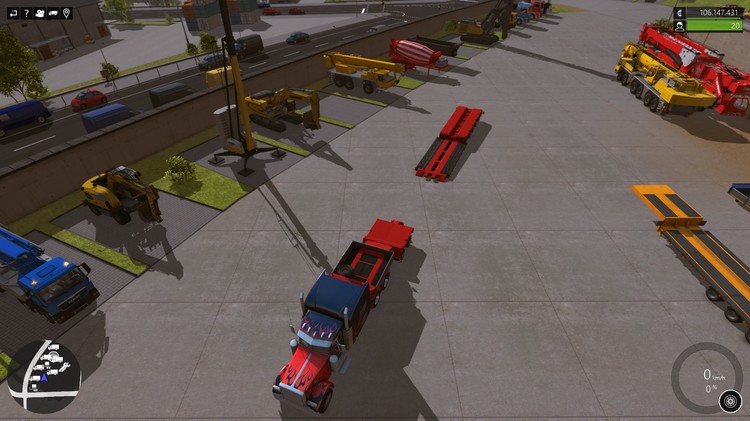The image size is (750, 421).
Task: Open the circular minimap
Action: point(44,376)
